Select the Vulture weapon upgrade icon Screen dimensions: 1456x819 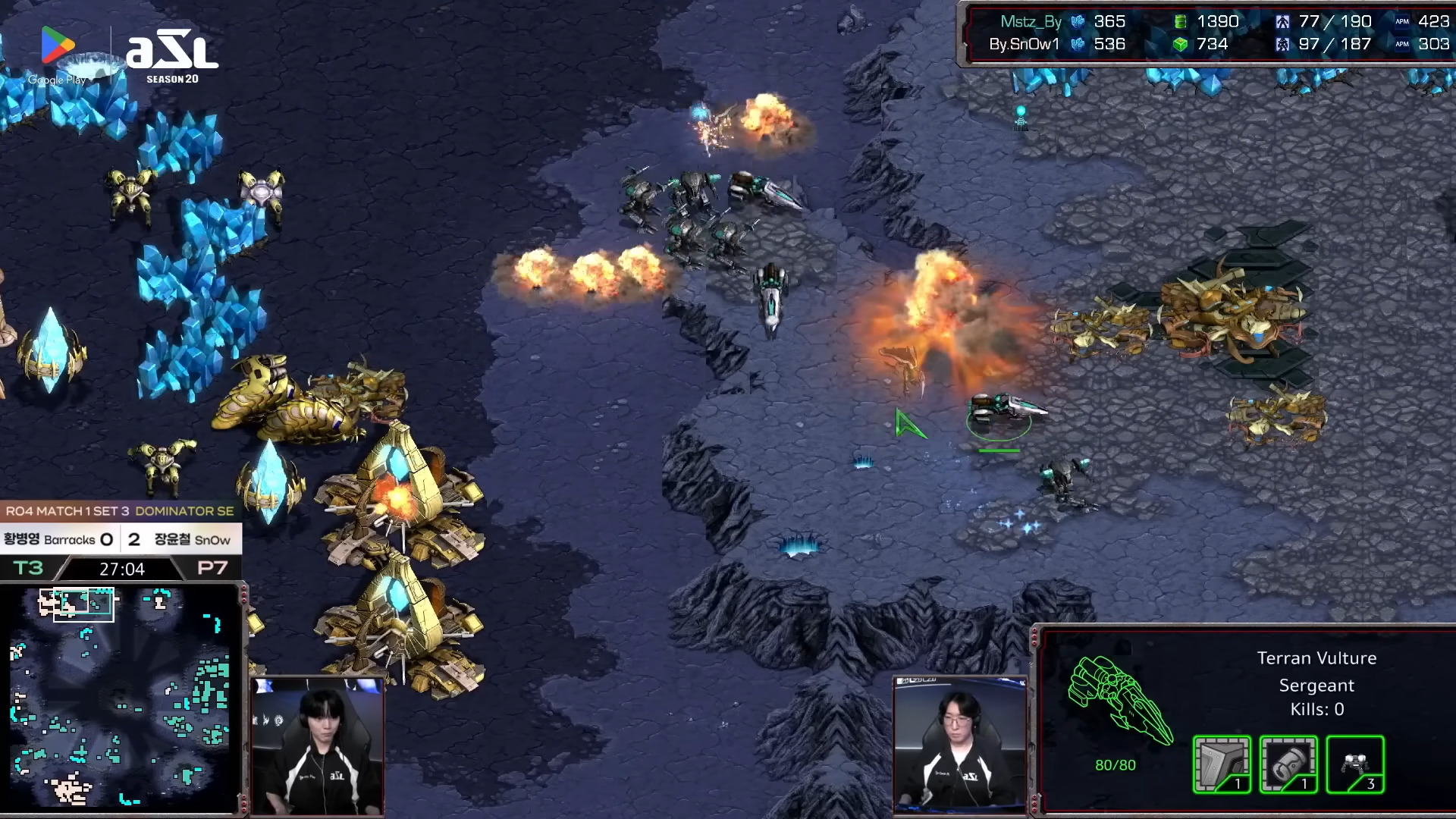pyautogui.click(x=1288, y=764)
